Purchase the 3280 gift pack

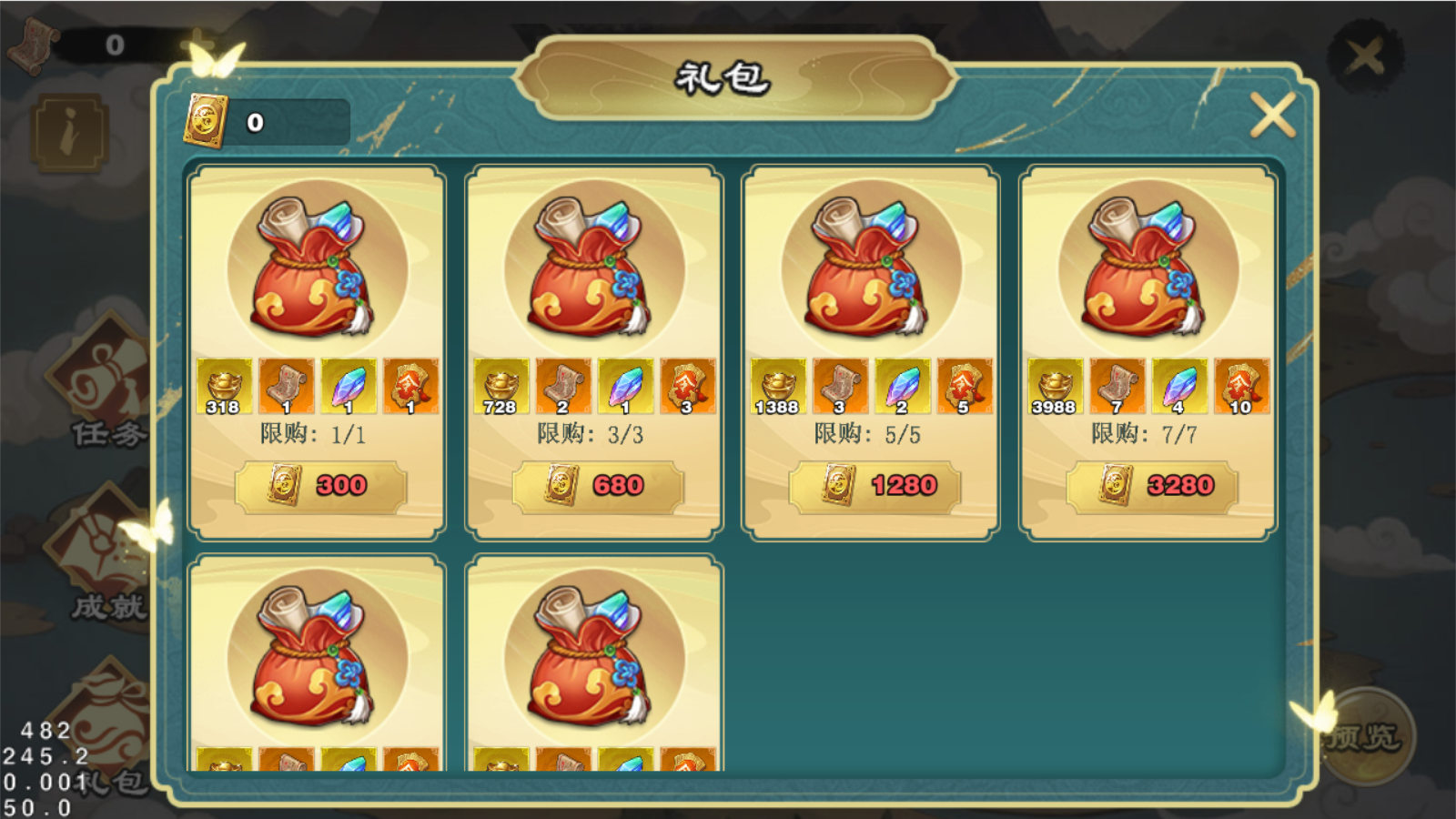click(1152, 486)
